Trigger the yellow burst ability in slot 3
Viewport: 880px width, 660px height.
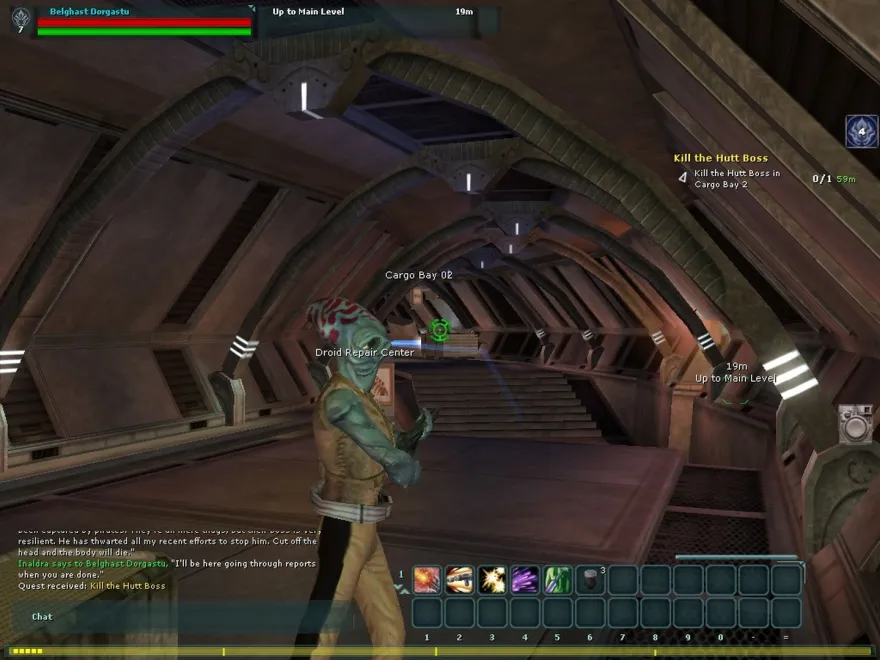492,580
